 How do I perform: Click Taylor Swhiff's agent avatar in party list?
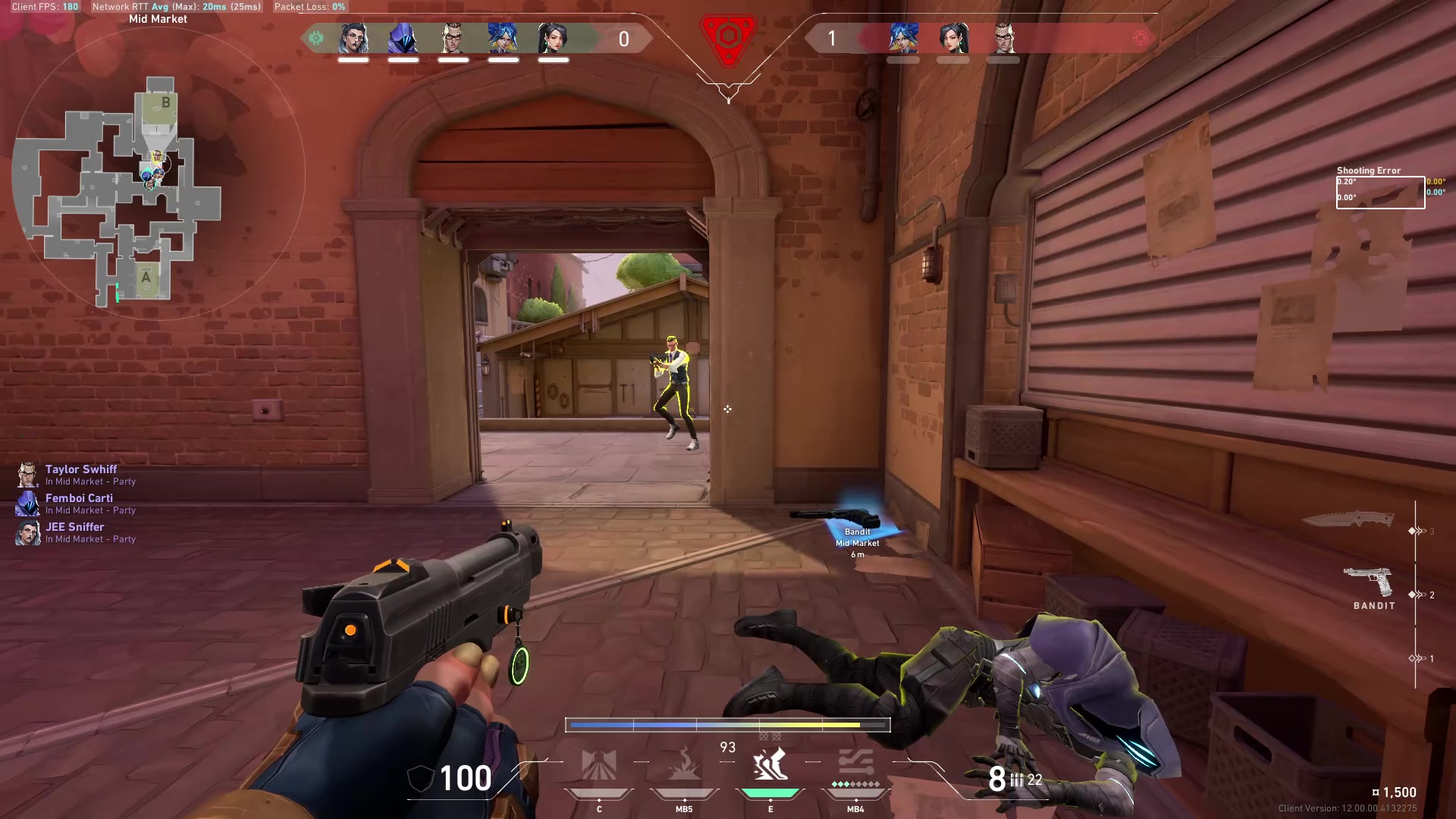(27, 475)
